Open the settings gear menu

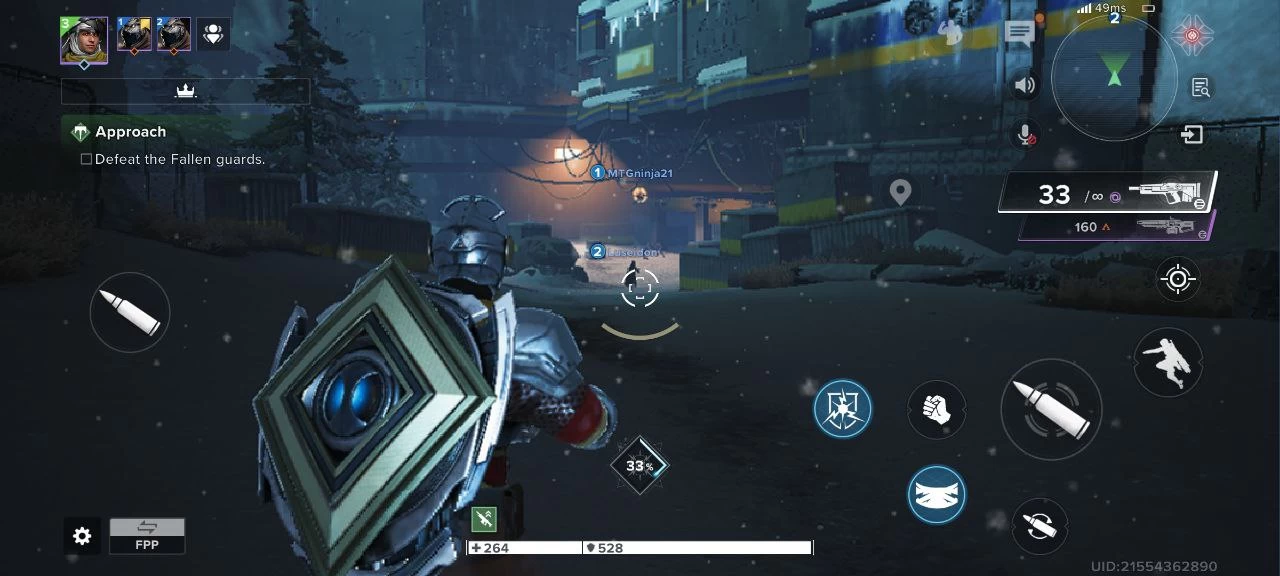coord(82,537)
